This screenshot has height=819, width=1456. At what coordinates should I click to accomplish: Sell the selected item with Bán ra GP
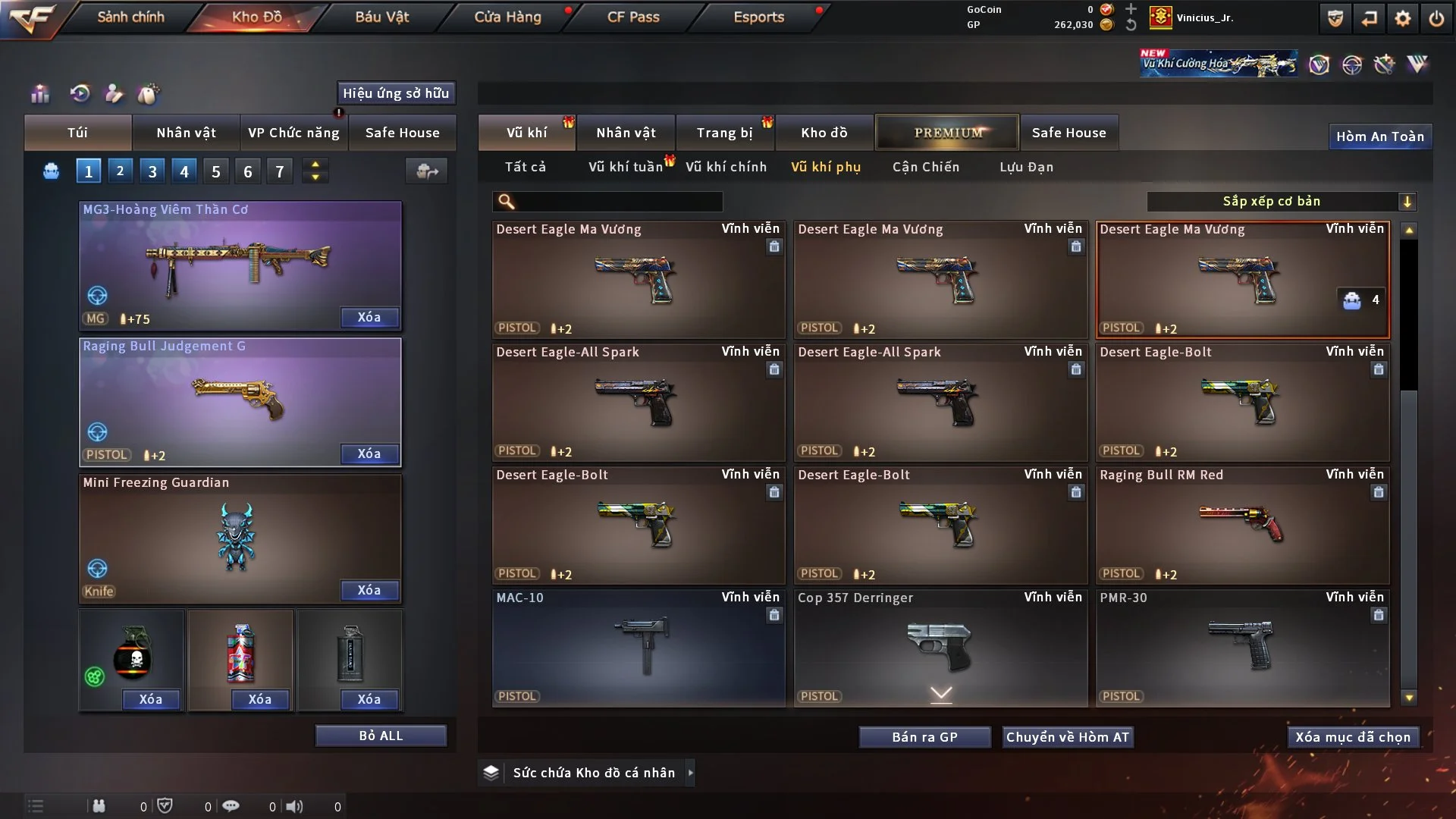(924, 737)
